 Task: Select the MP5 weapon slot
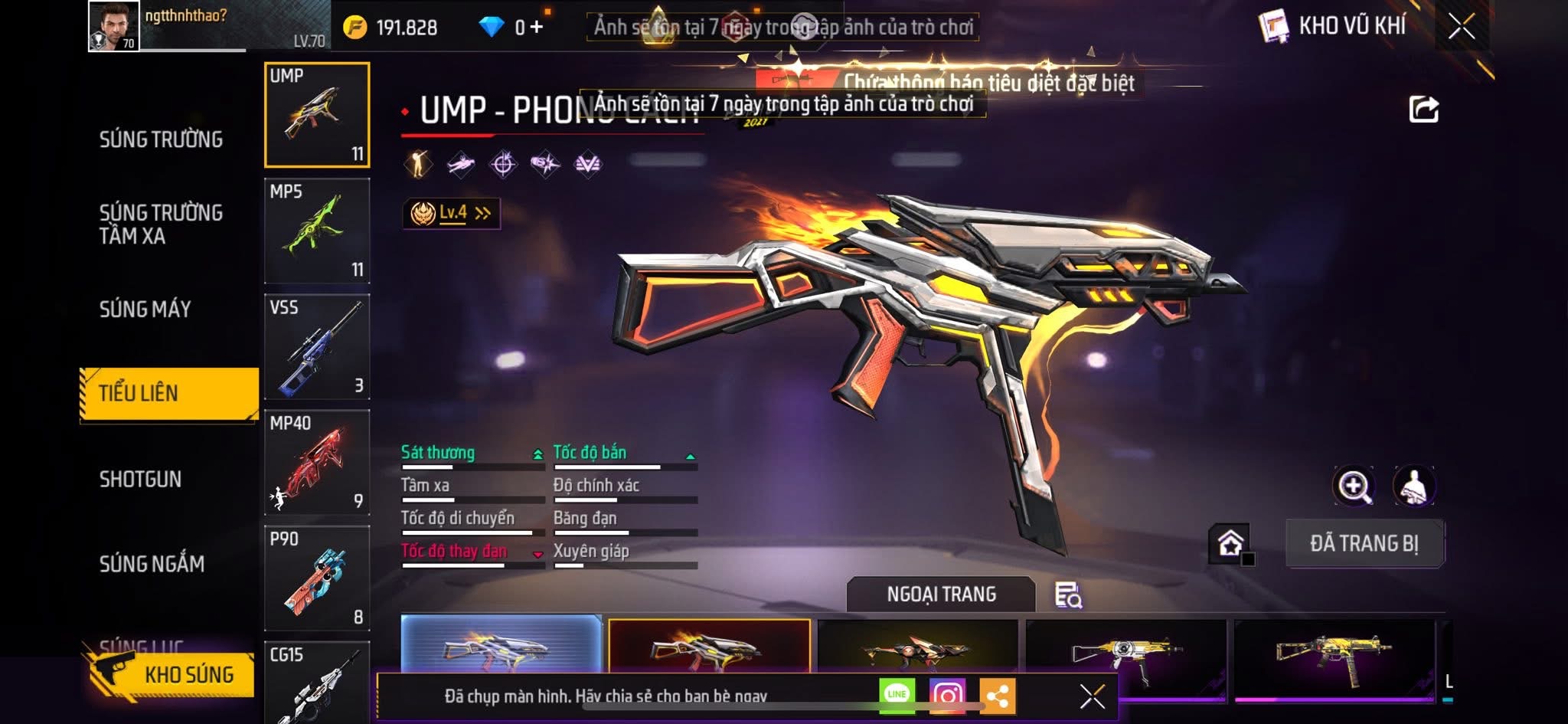point(317,231)
